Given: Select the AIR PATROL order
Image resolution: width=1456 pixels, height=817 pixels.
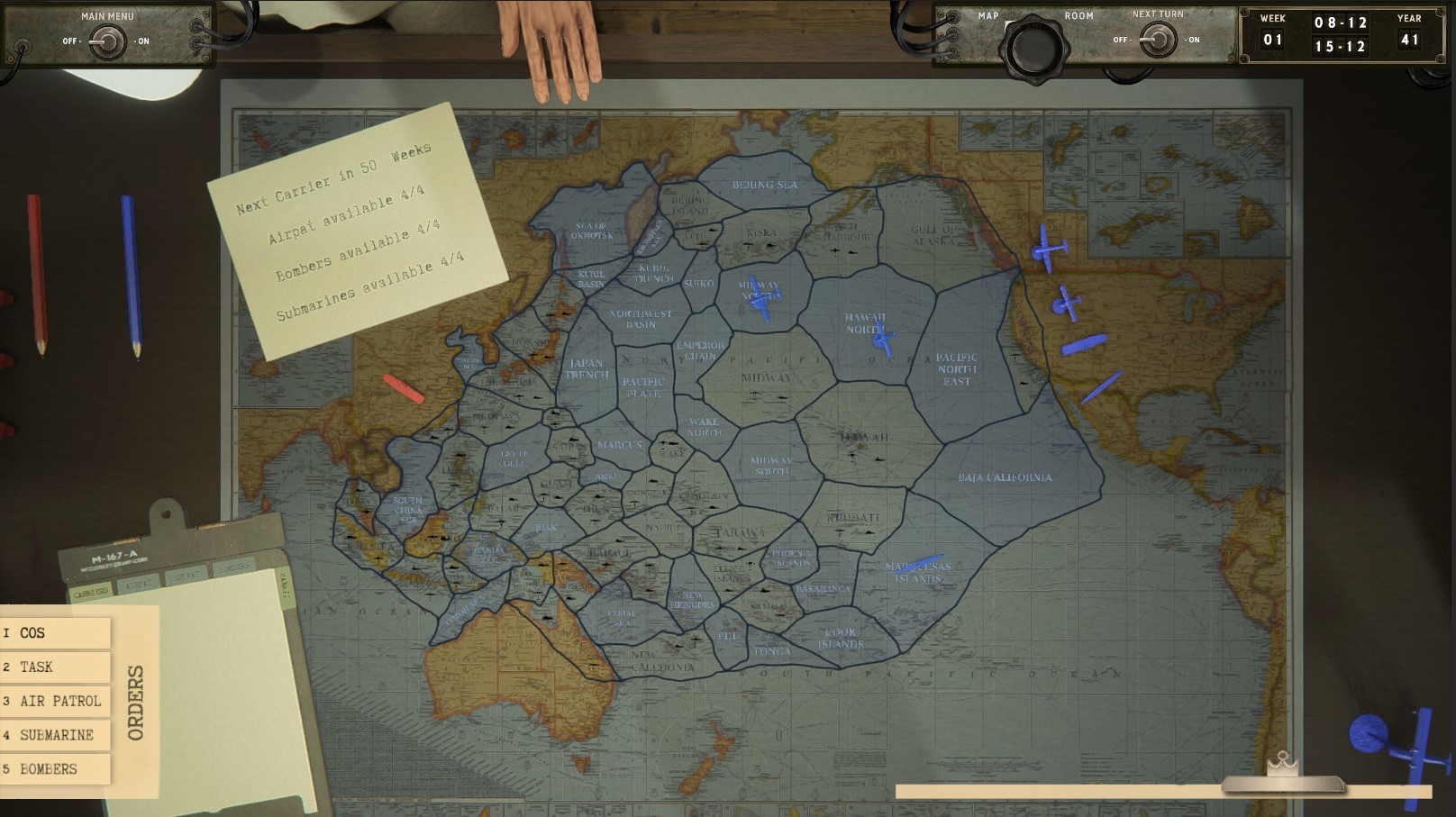Looking at the screenshot, I should point(56,701).
